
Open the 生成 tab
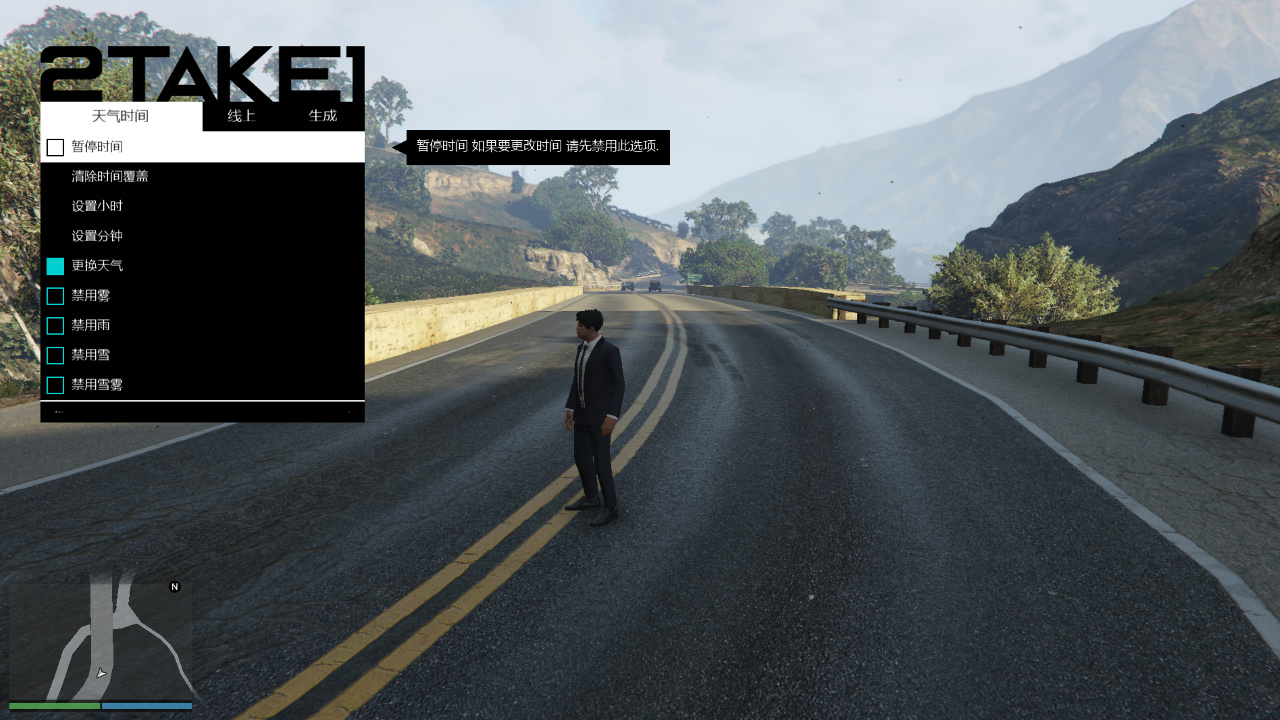coord(324,115)
